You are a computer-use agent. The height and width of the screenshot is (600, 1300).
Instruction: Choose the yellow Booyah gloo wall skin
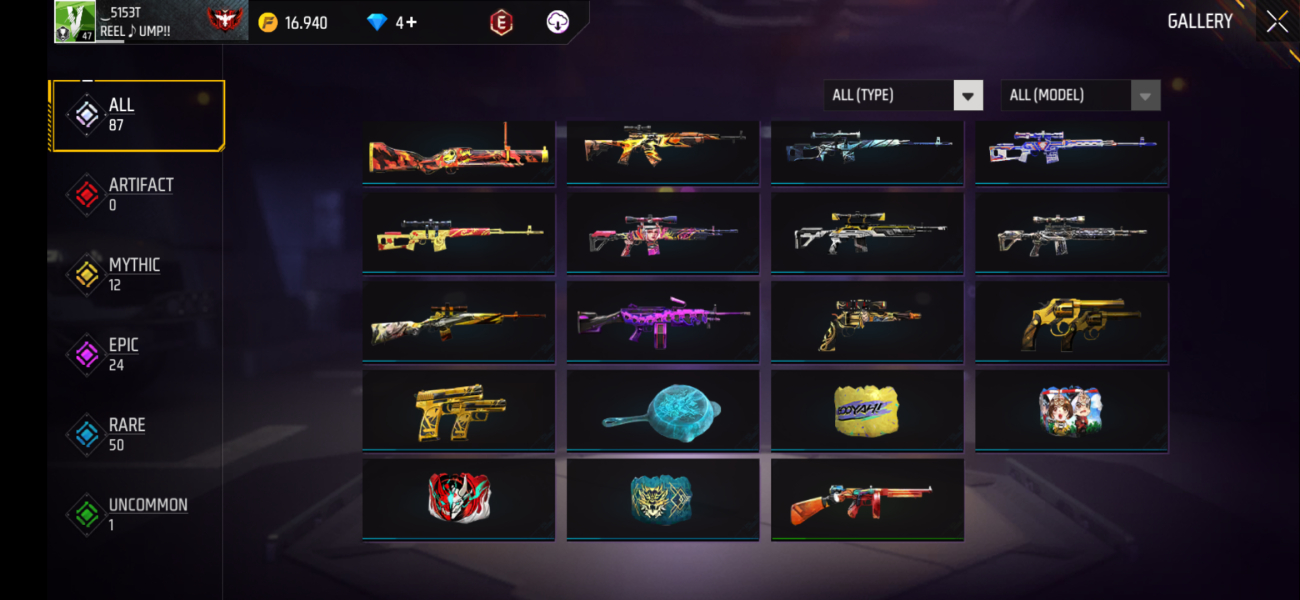click(866, 410)
